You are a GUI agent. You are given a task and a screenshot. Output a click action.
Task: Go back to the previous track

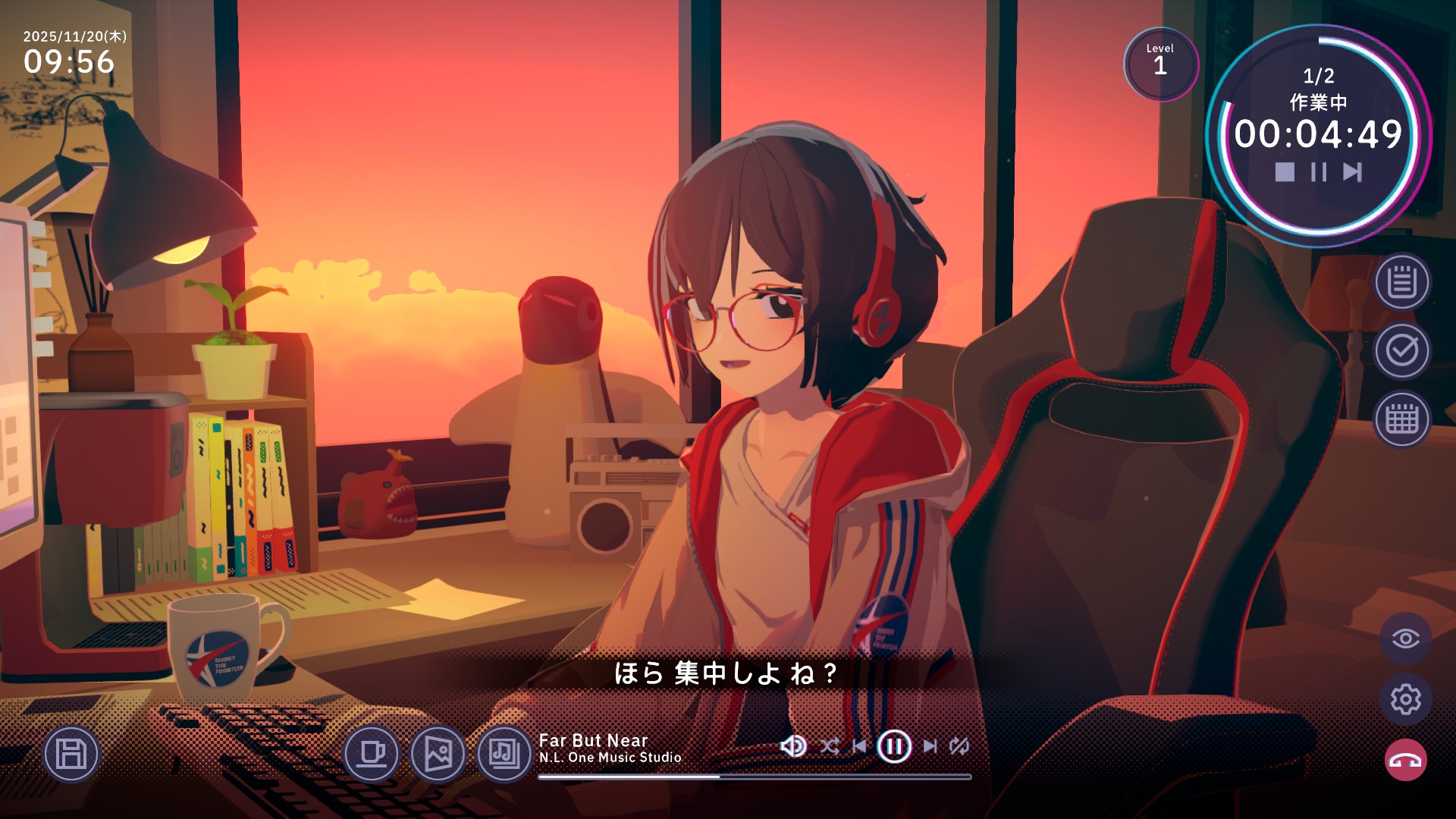click(859, 746)
